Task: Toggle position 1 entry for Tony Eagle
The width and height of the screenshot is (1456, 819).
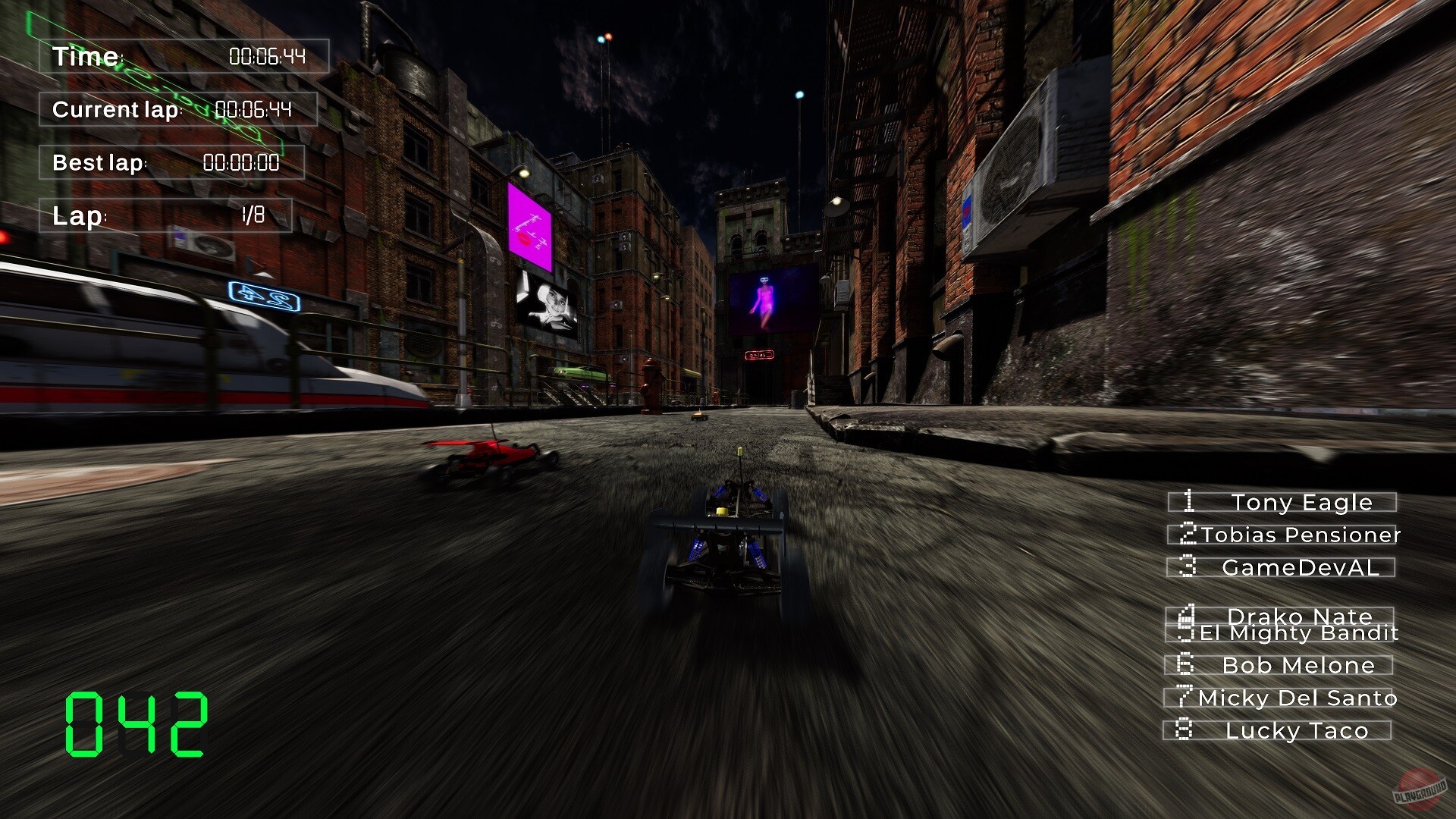Action: (1282, 502)
